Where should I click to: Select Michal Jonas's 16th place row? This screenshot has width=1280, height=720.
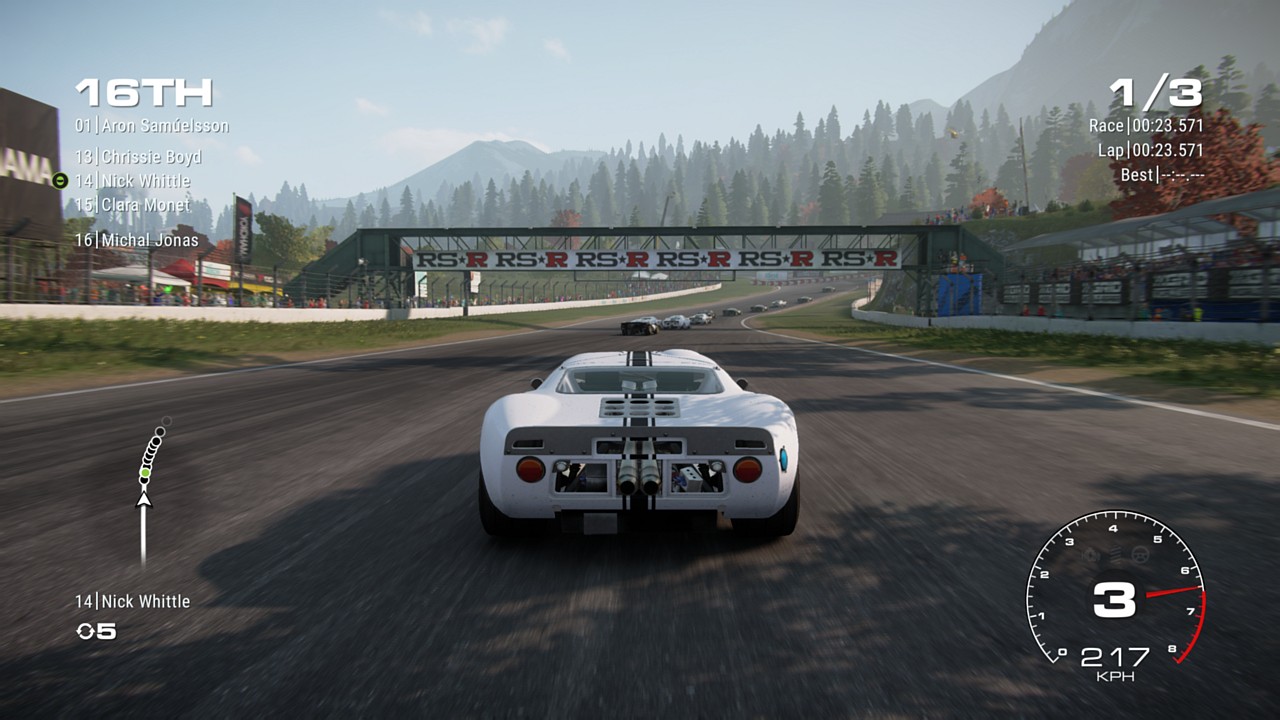pos(136,240)
